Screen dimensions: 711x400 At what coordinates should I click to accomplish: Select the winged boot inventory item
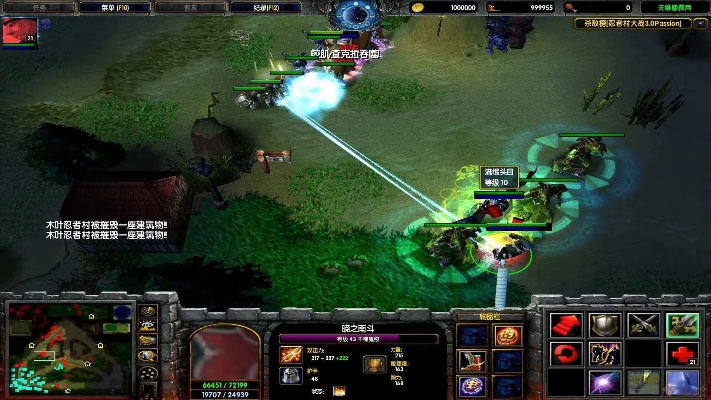coord(470,360)
